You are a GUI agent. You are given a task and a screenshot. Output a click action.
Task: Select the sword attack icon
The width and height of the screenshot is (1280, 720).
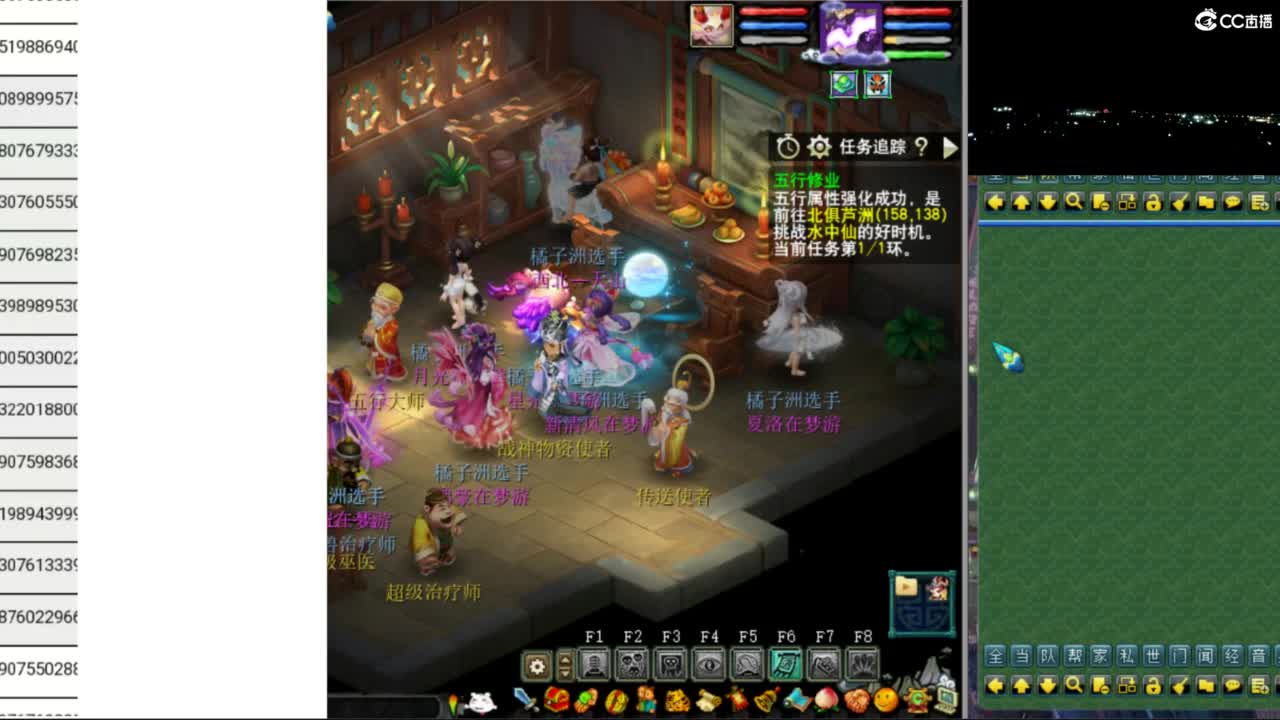(525, 700)
